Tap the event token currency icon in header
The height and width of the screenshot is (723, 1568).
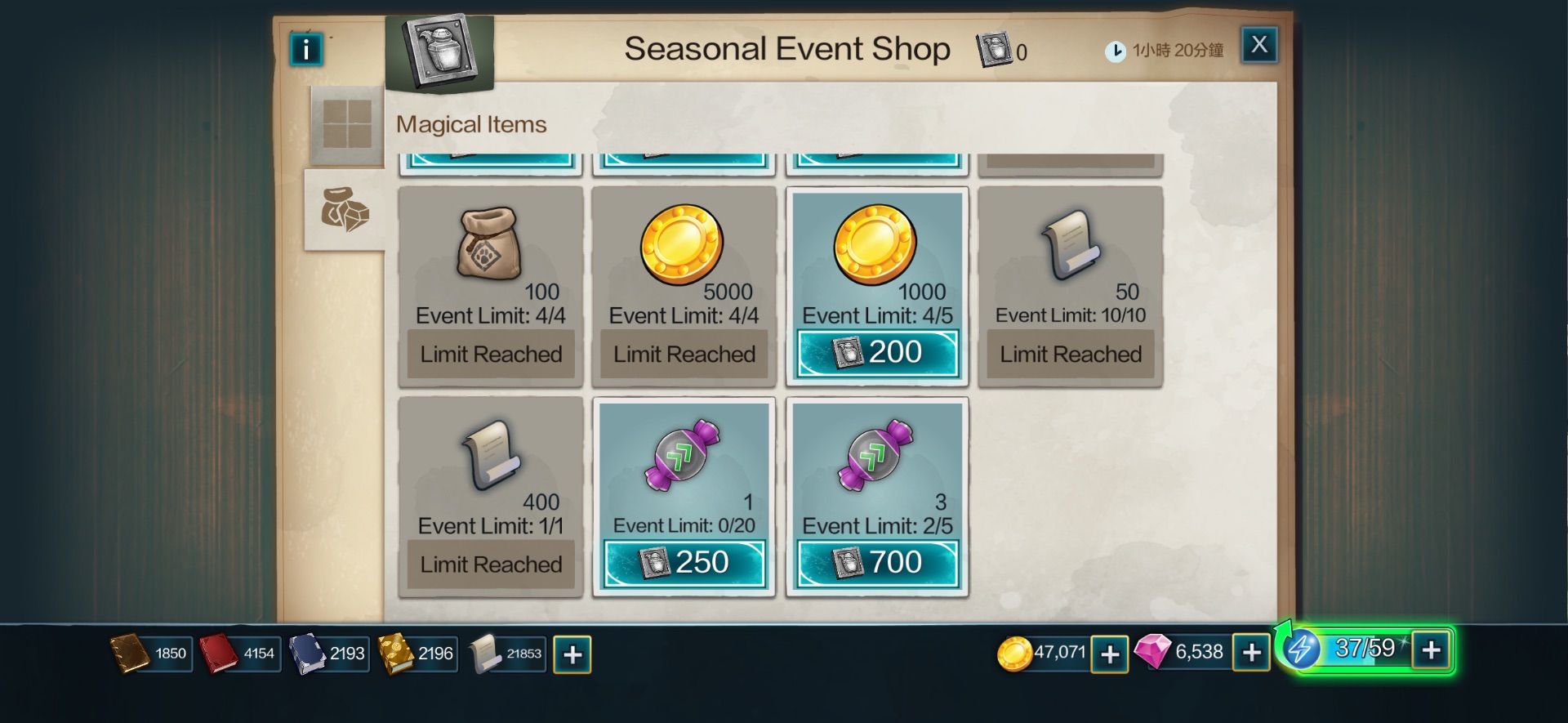(x=994, y=51)
